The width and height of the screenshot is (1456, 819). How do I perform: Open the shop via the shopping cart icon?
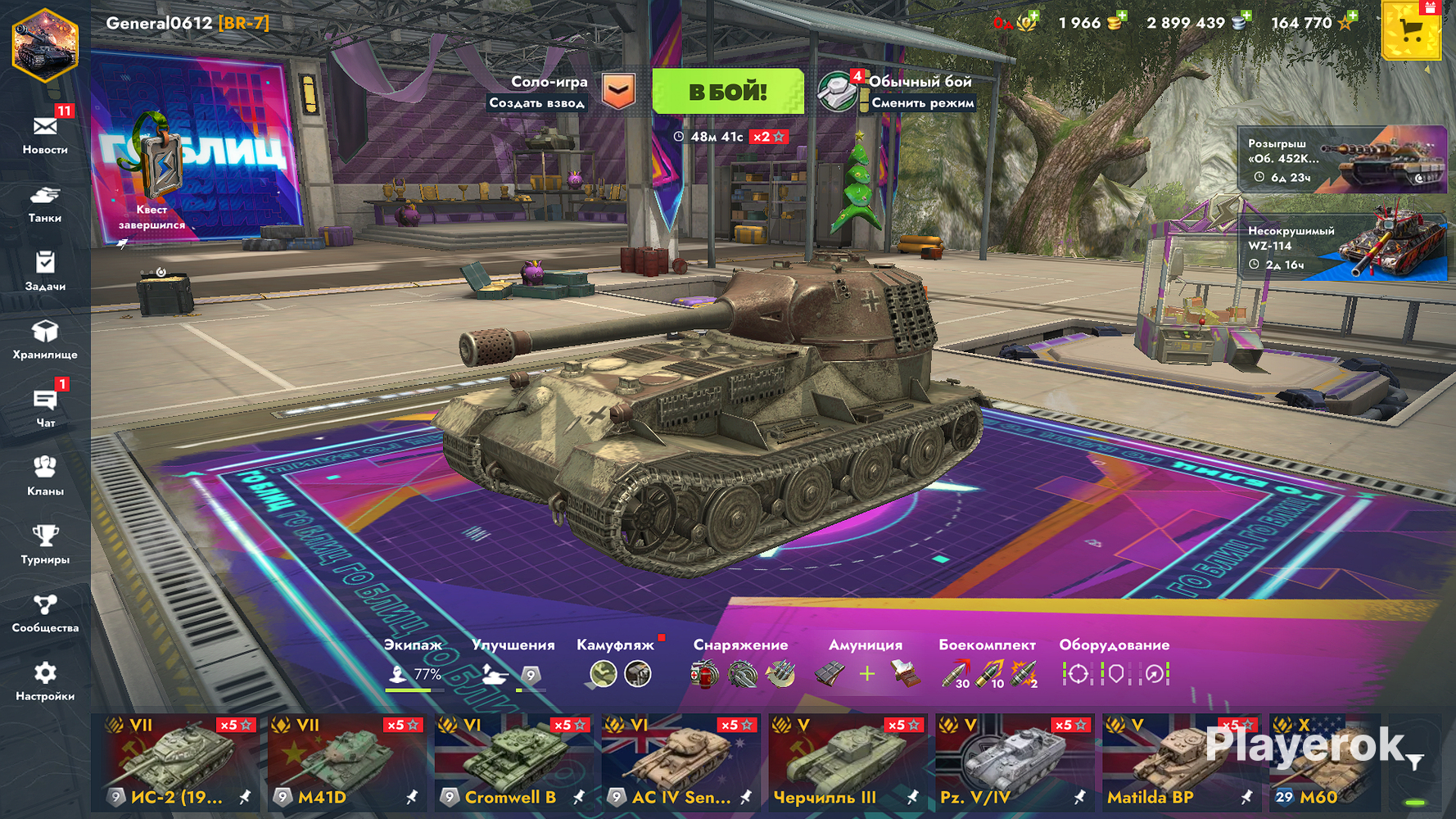1410,31
